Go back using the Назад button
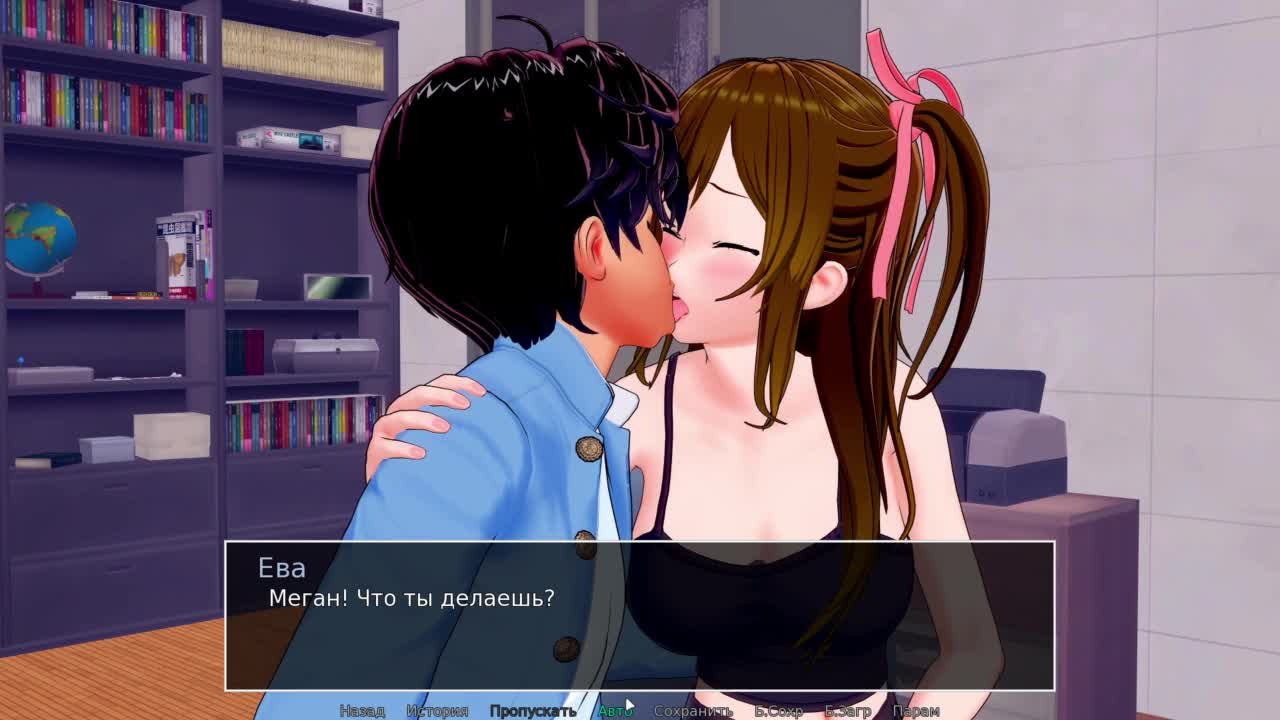 point(362,711)
